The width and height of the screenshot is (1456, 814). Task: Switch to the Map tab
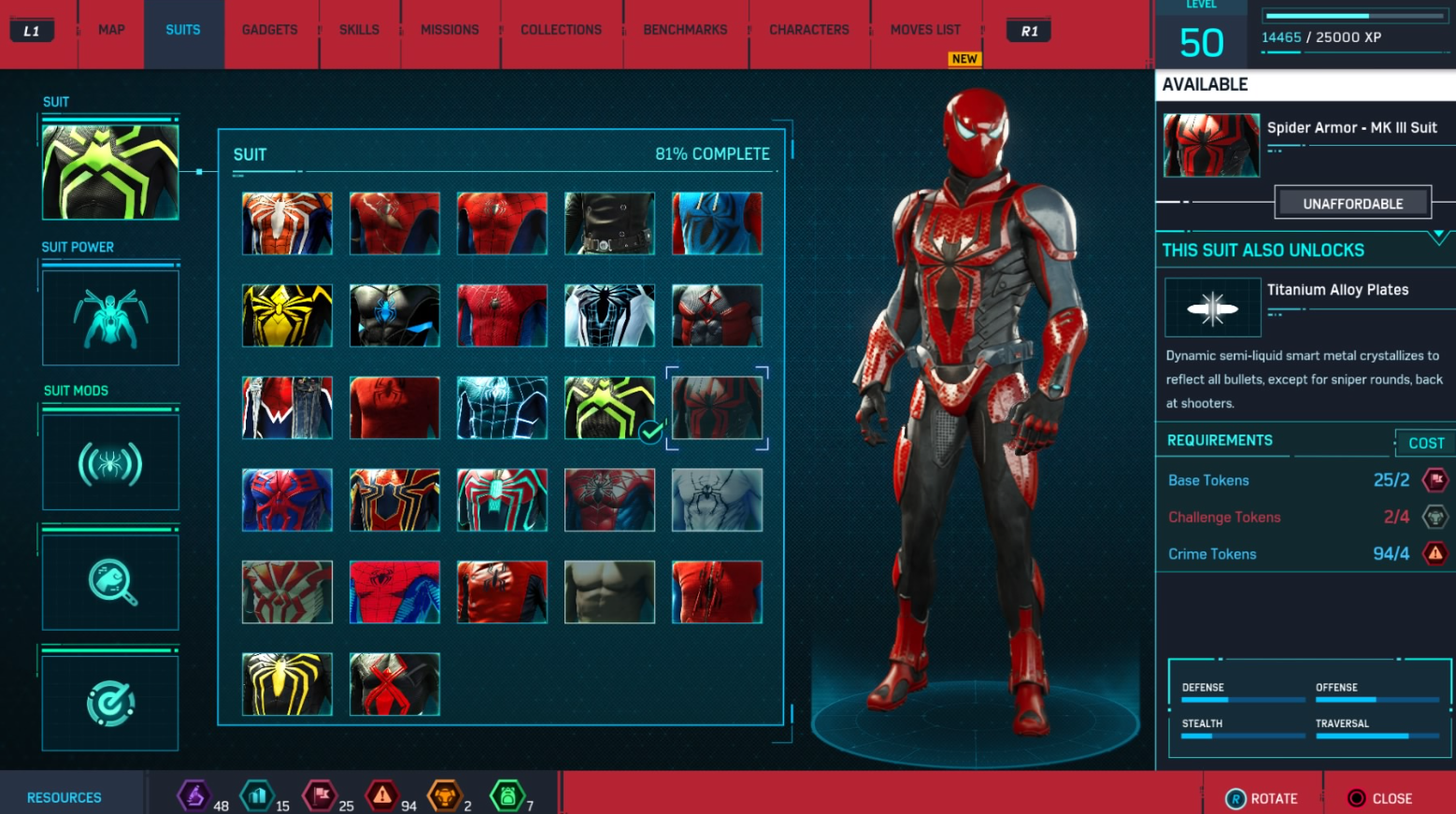point(111,30)
